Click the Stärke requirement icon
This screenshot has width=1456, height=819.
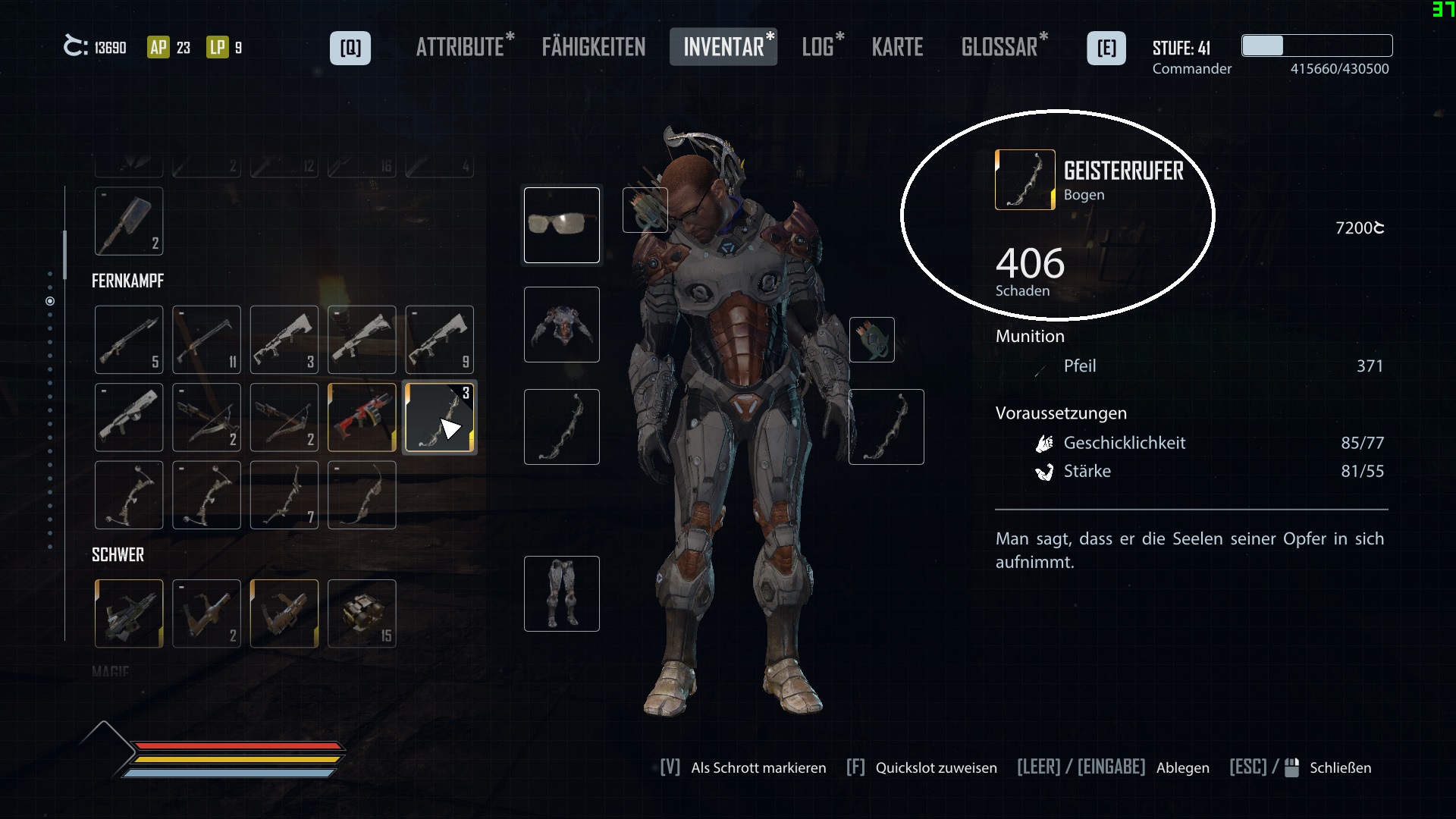1046,471
